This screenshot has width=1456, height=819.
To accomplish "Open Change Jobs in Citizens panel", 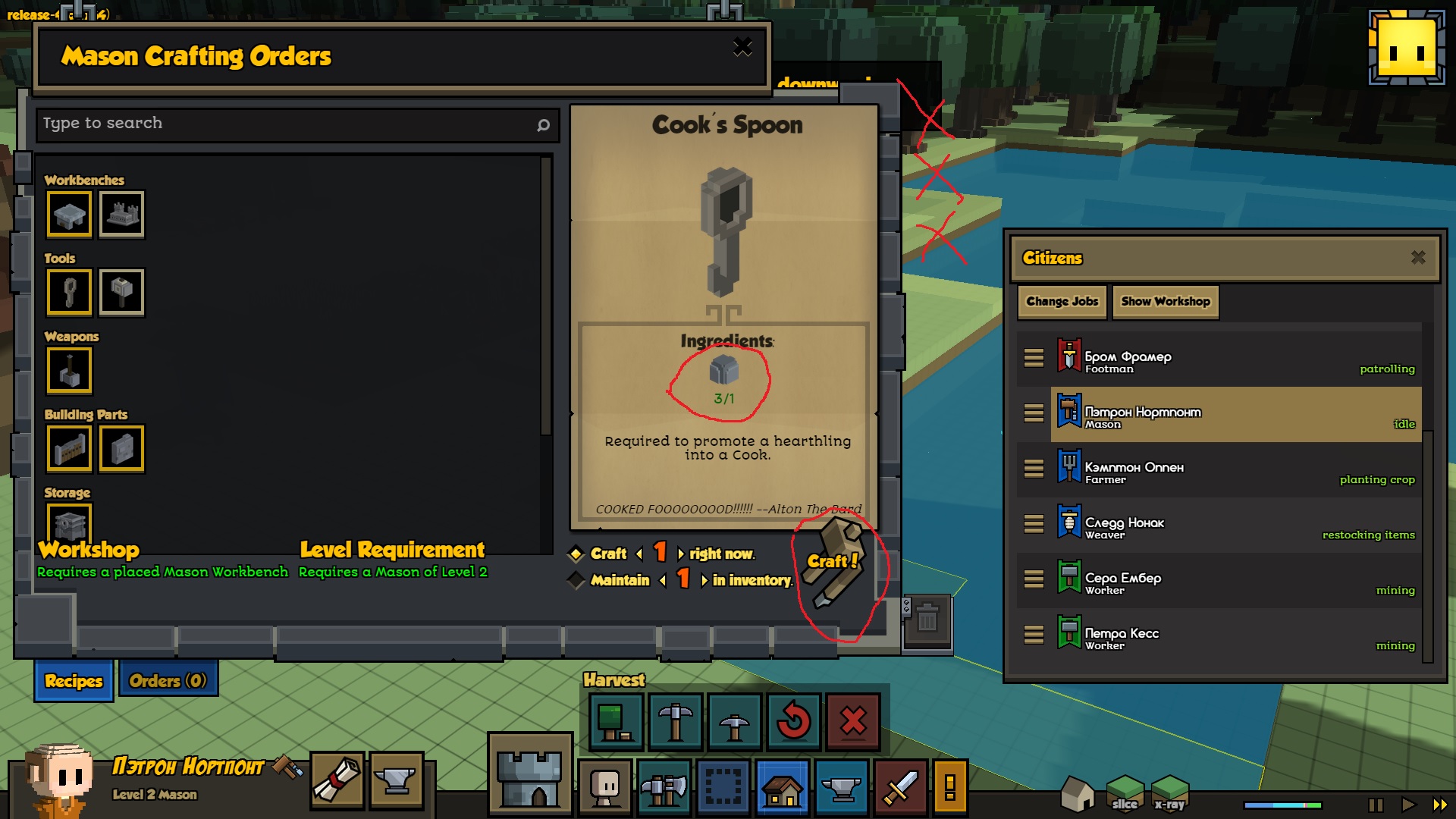I will pos(1062,301).
